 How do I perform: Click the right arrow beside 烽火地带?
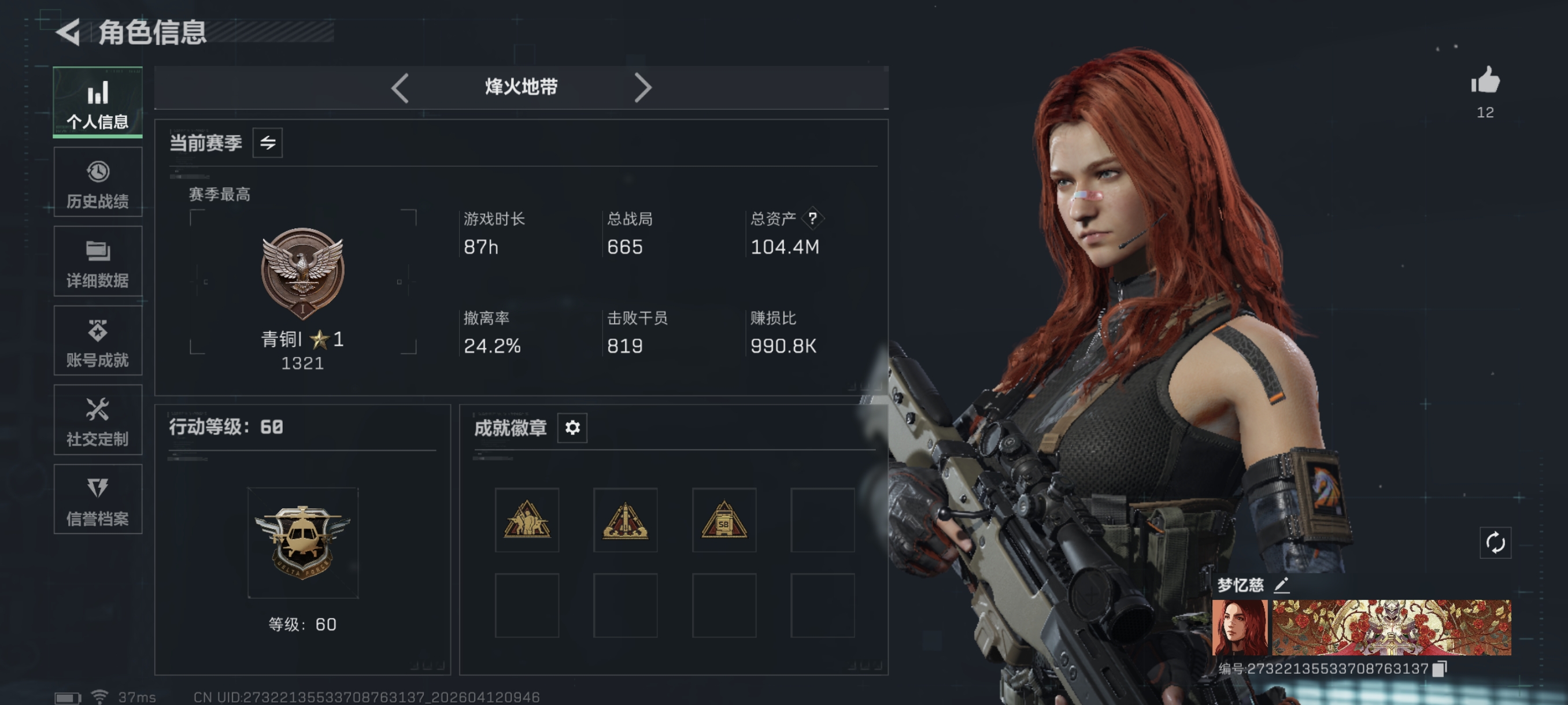click(642, 88)
